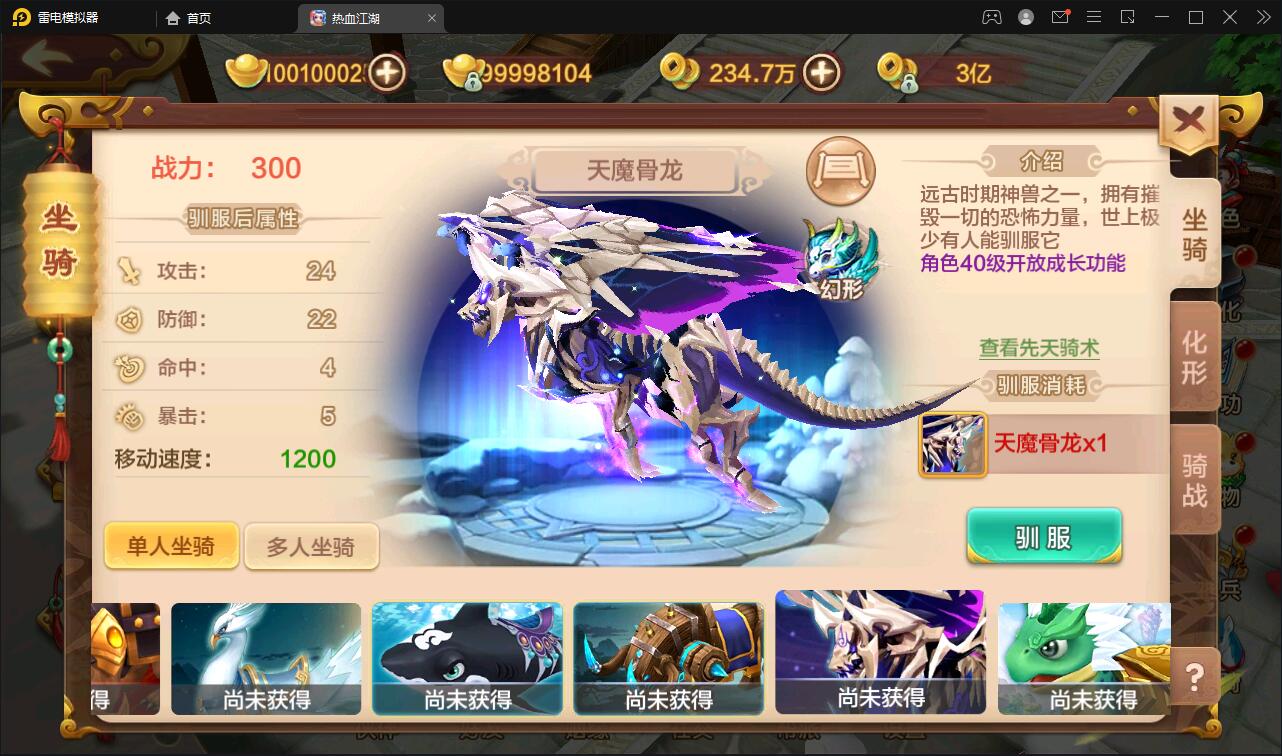
Task: Enable 单人坐骑 single-rider mode
Action: (171, 546)
